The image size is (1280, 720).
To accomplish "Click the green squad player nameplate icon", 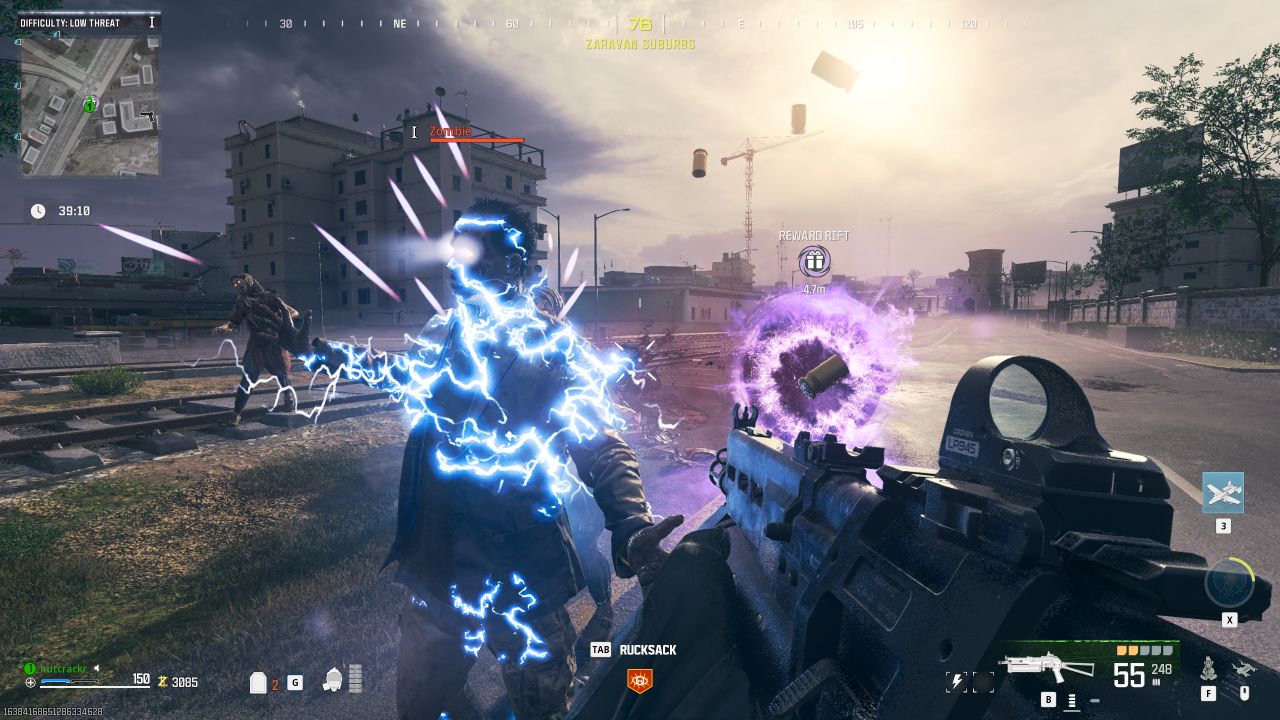I will (30, 667).
